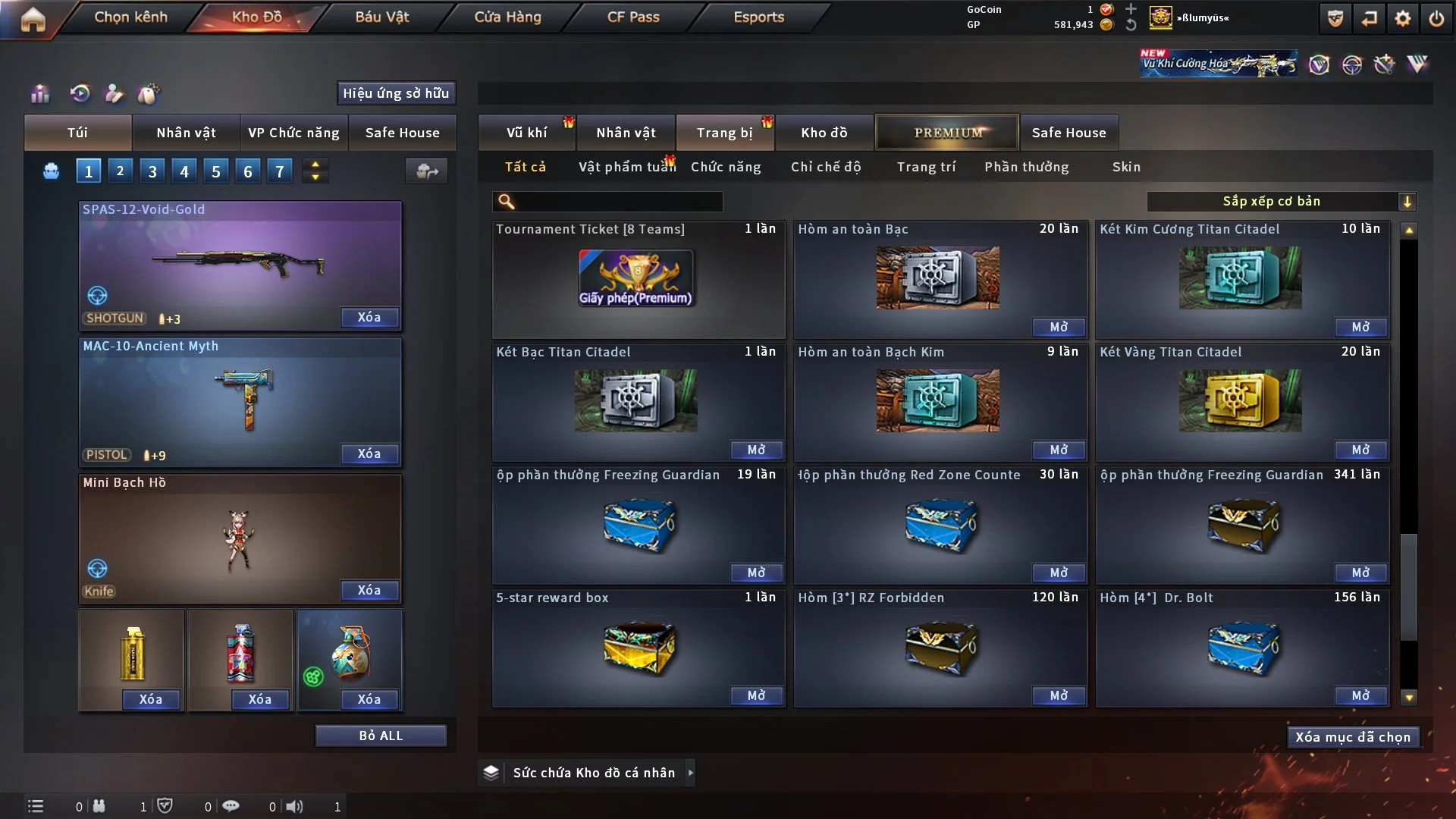Viewport: 1456px width, 819px height.
Task: Remove the SPAS-12-Void-Gold from the bag
Action: [x=369, y=317]
